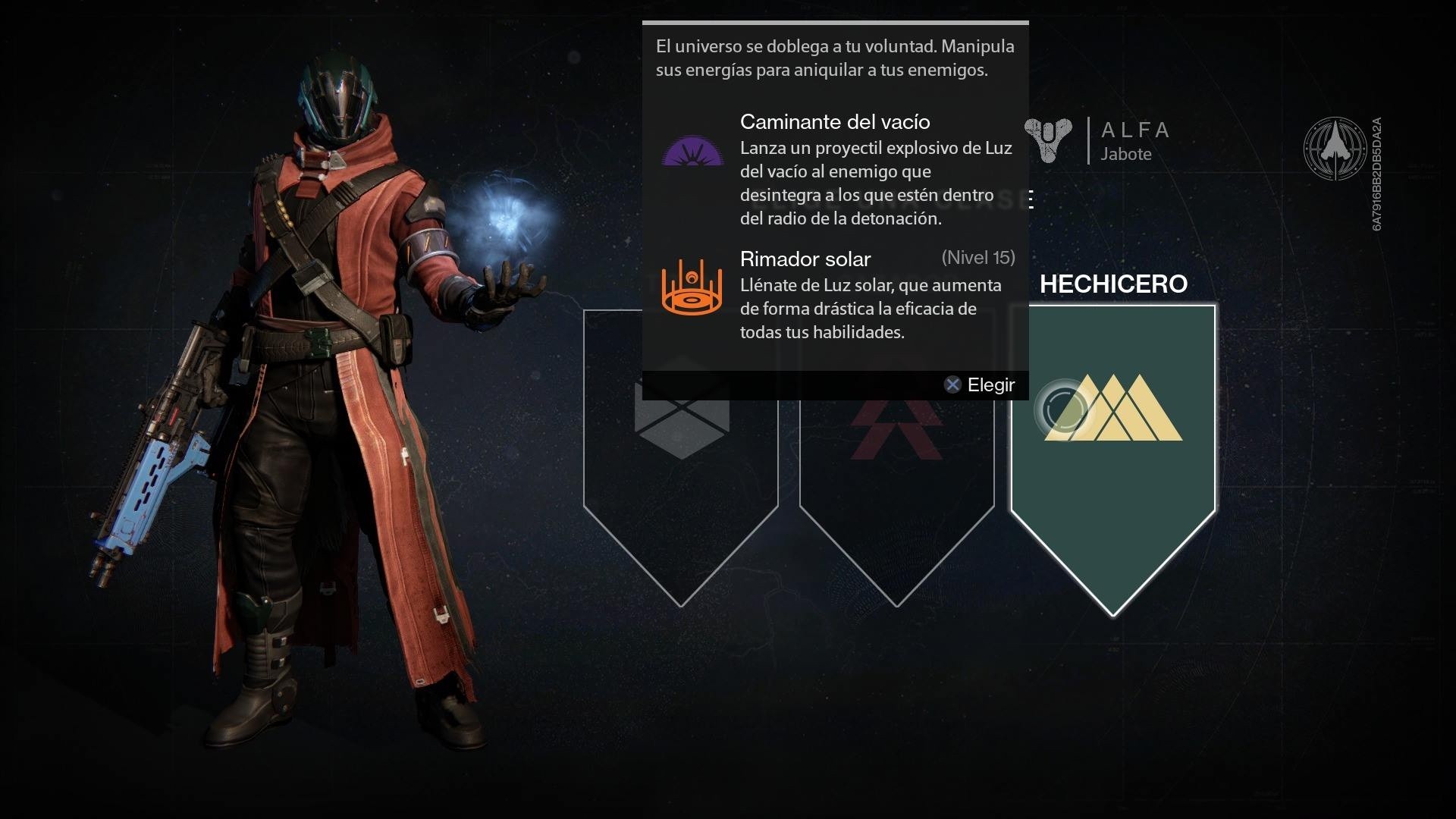
Task: Click the player name Jabote
Action: (1127, 154)
